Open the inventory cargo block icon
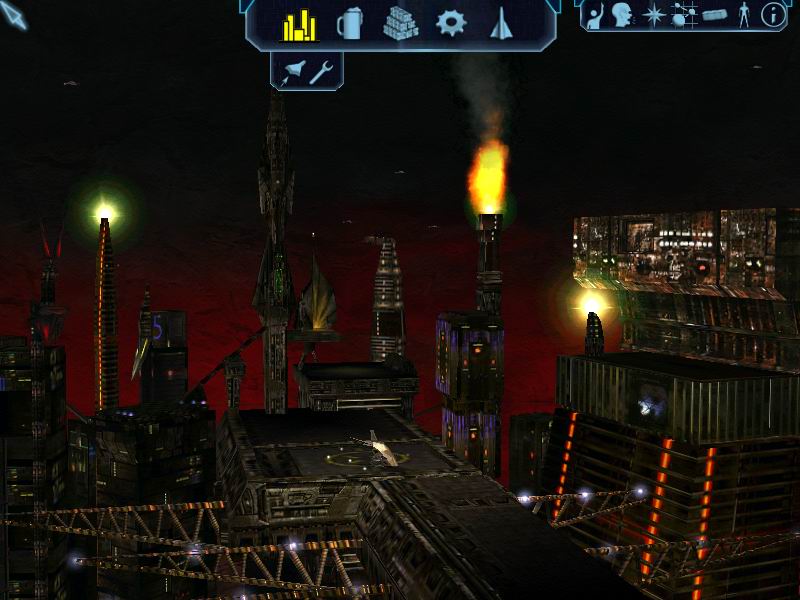The height and width of the screenshot is (600, 800). pyautogui.click(x=714, y=15)
